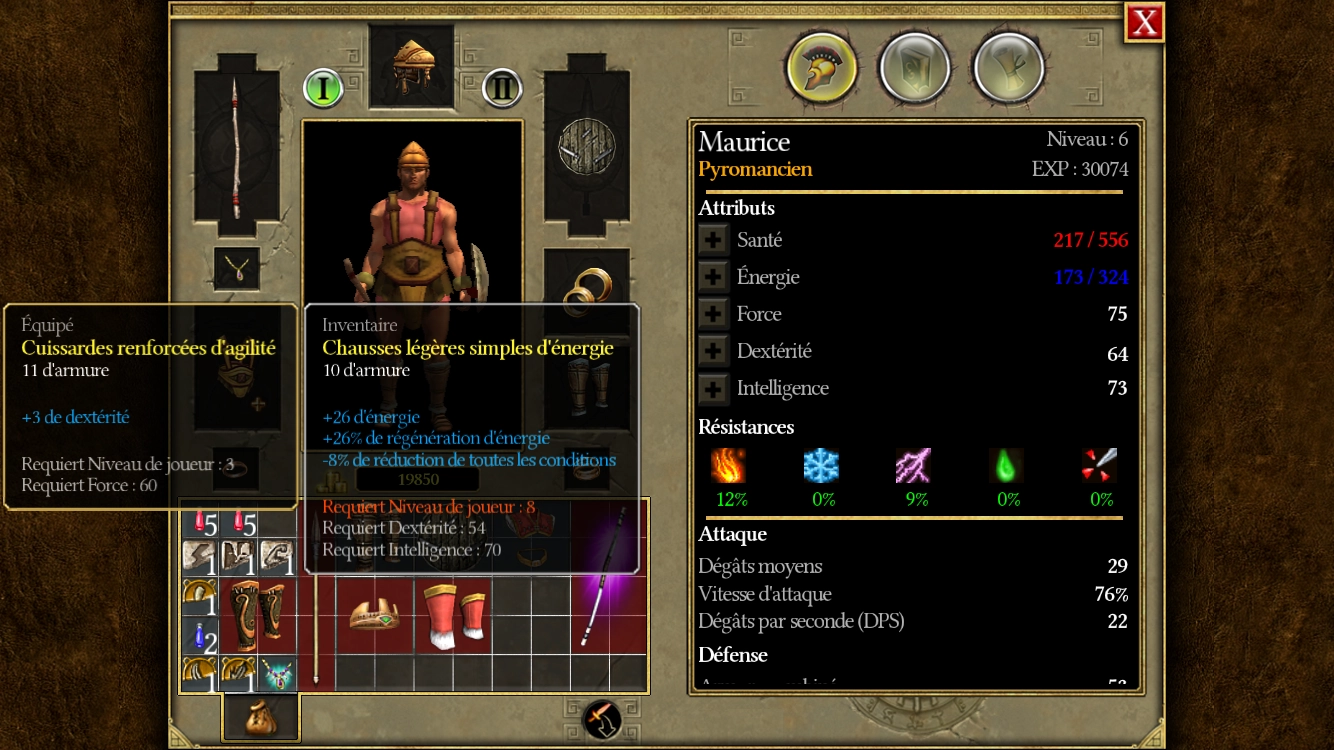Click the sword with arrow button
The image size is (1334, 750).
coord(602,719)
